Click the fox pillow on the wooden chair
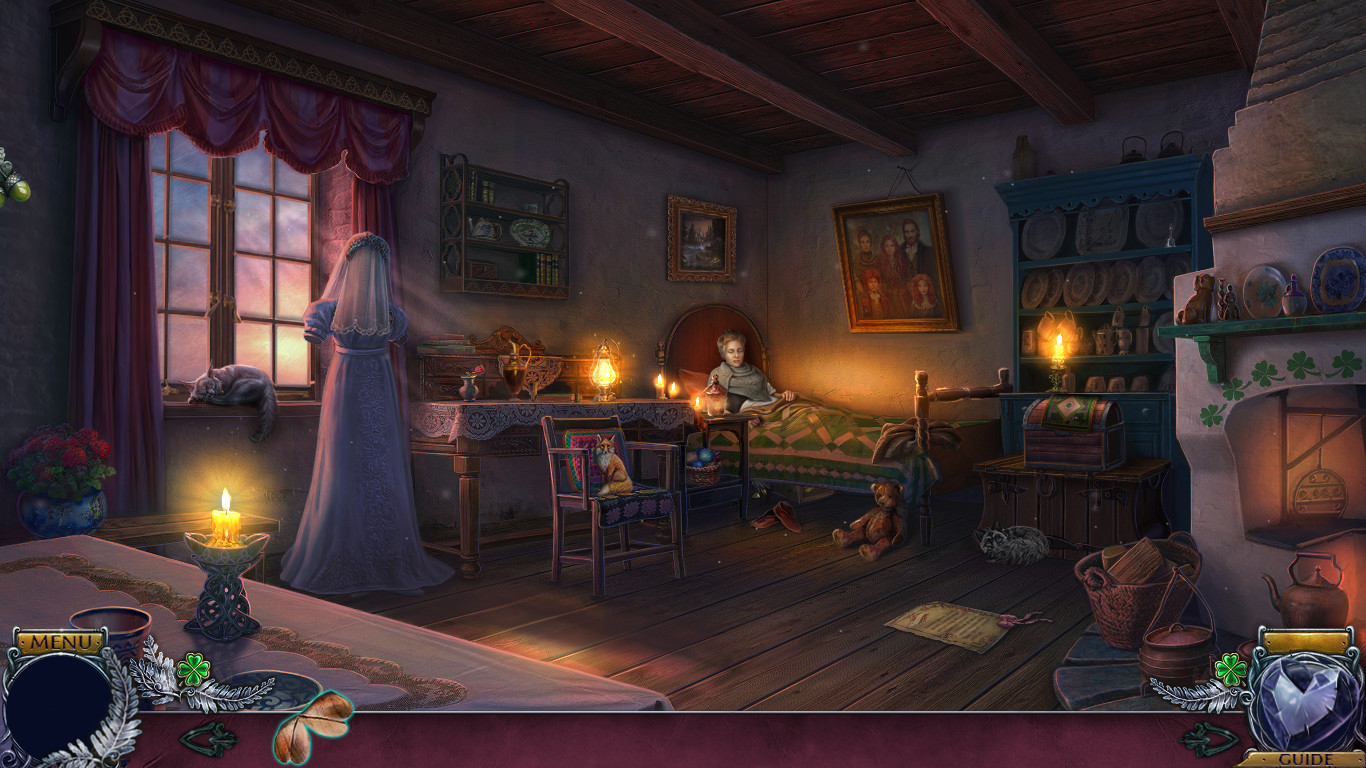Screen dimensions: 1366x768 [x=611, y=464]
